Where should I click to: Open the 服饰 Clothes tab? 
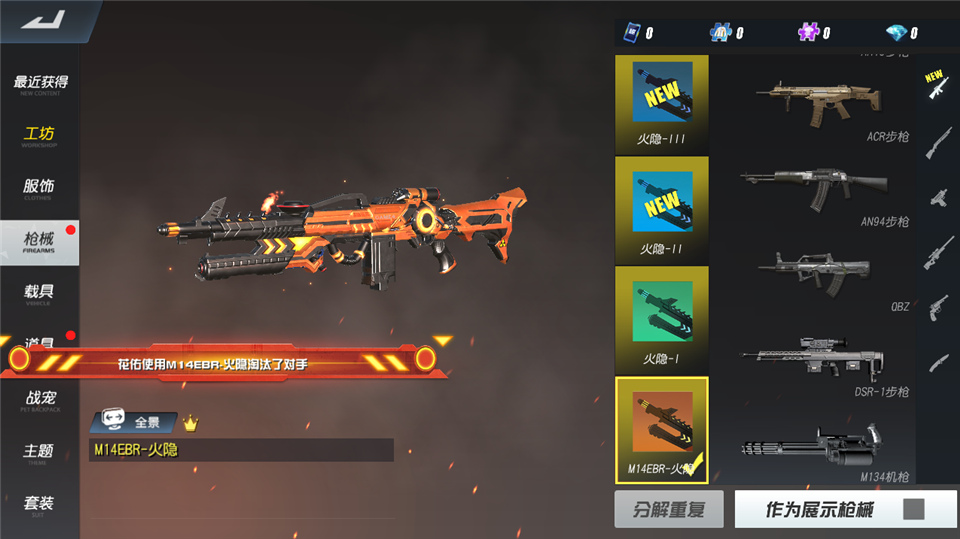(x=40, y=189)
